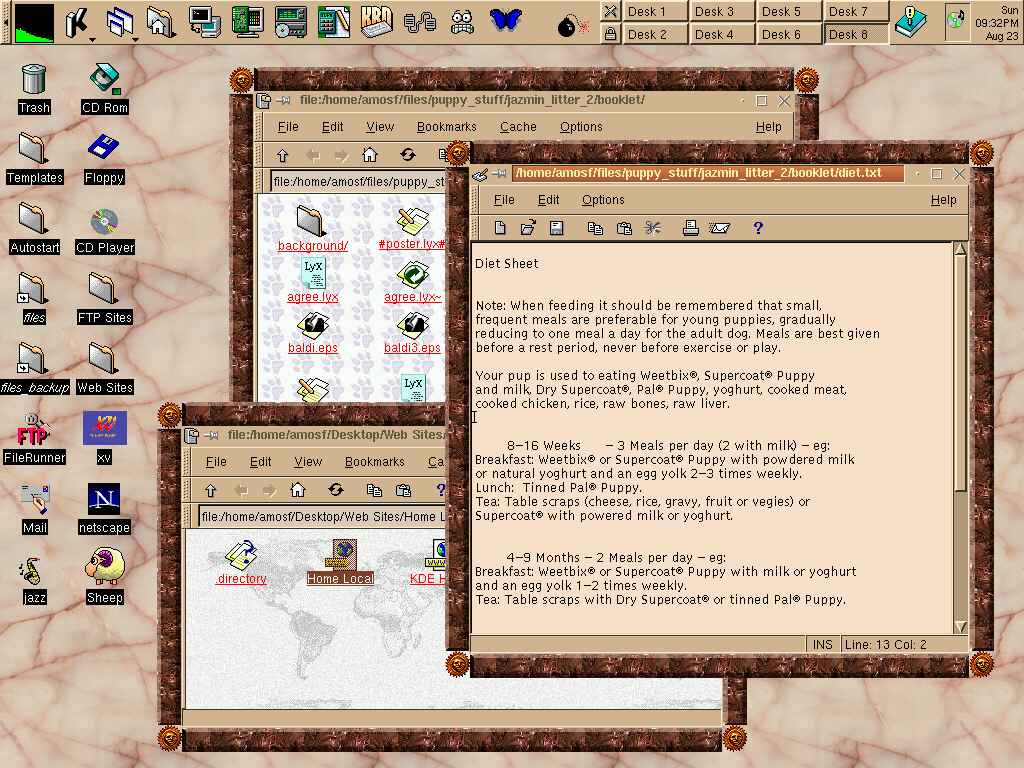This screenshot has width=1024, height=768.
Task: Open the Help menu in the diet.txt editor
Action: click(x=943, y=200)
